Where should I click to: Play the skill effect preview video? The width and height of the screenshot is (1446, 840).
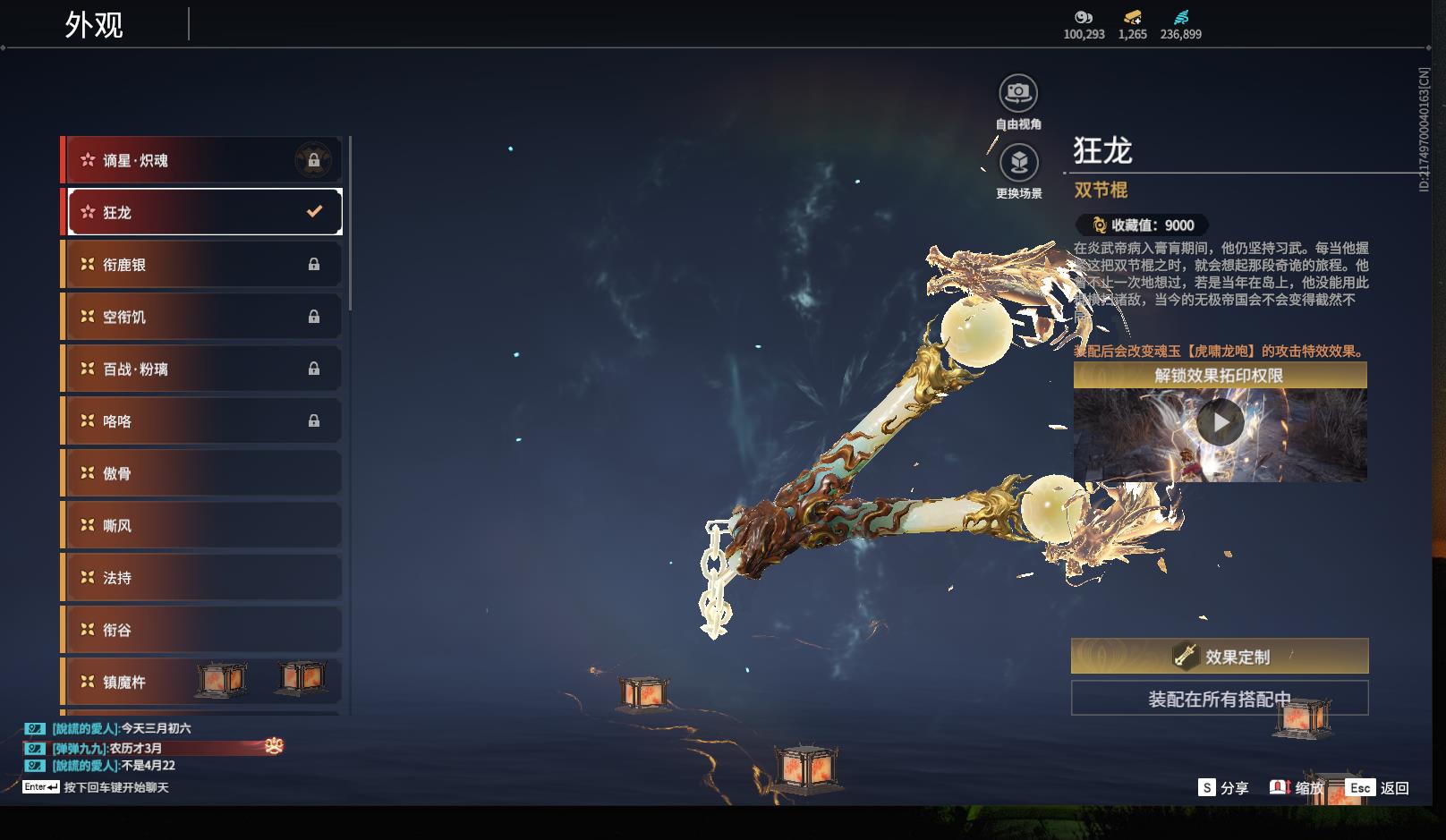click(x=1220, y=422)
